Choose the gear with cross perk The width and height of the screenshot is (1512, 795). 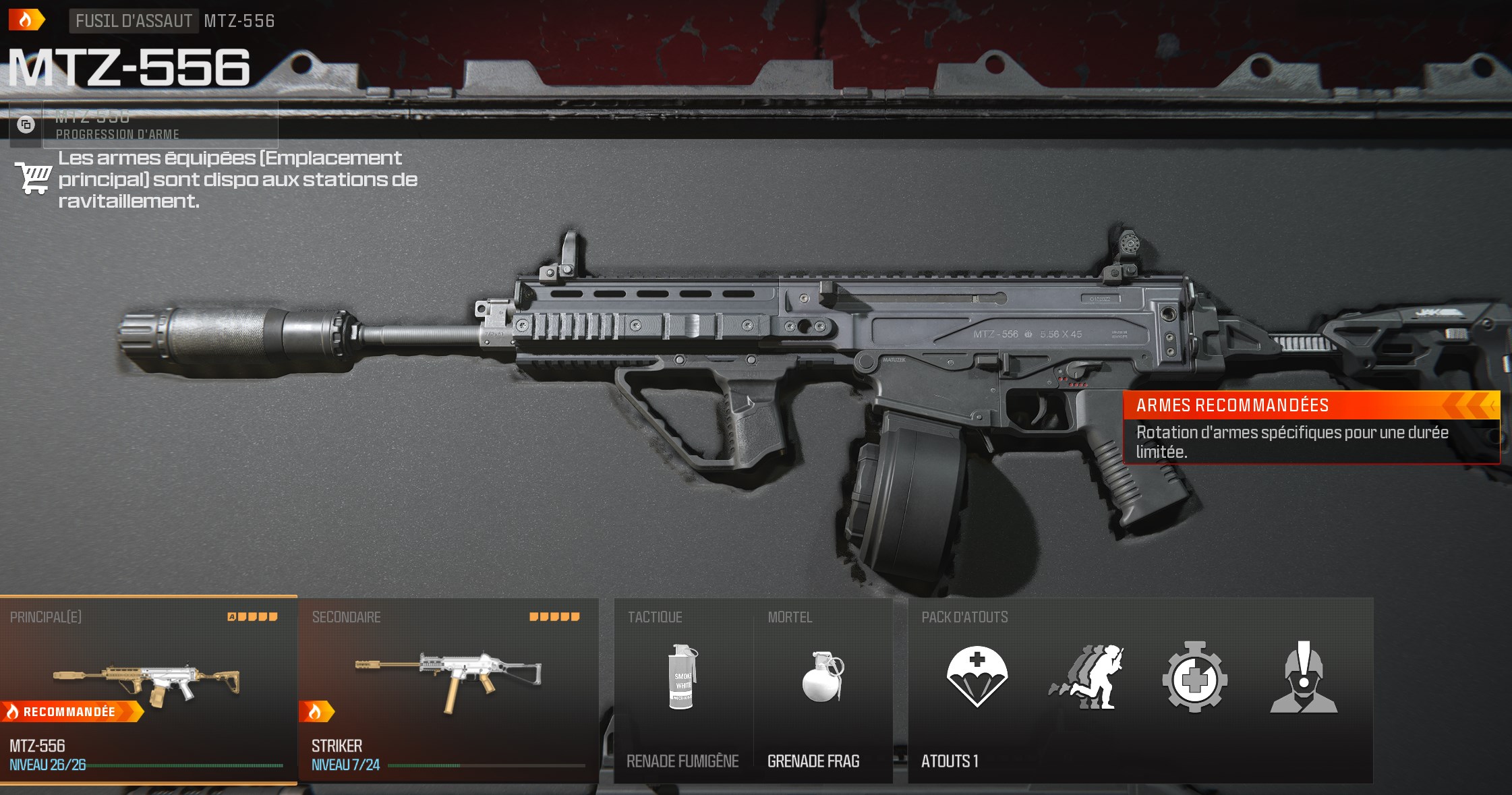[1194, 678]
